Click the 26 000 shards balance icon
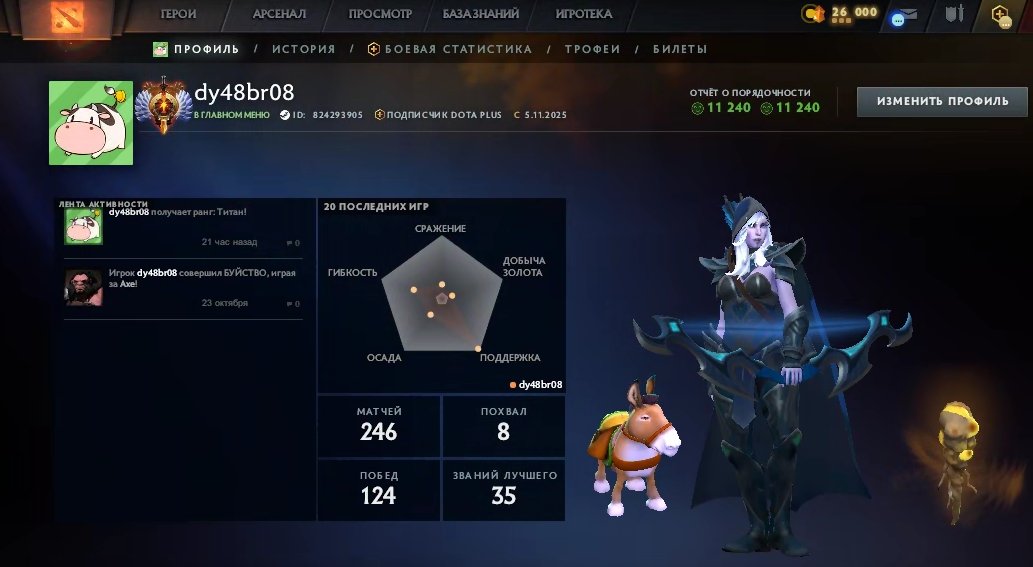 pyautogui.click(x=814, y=13)
